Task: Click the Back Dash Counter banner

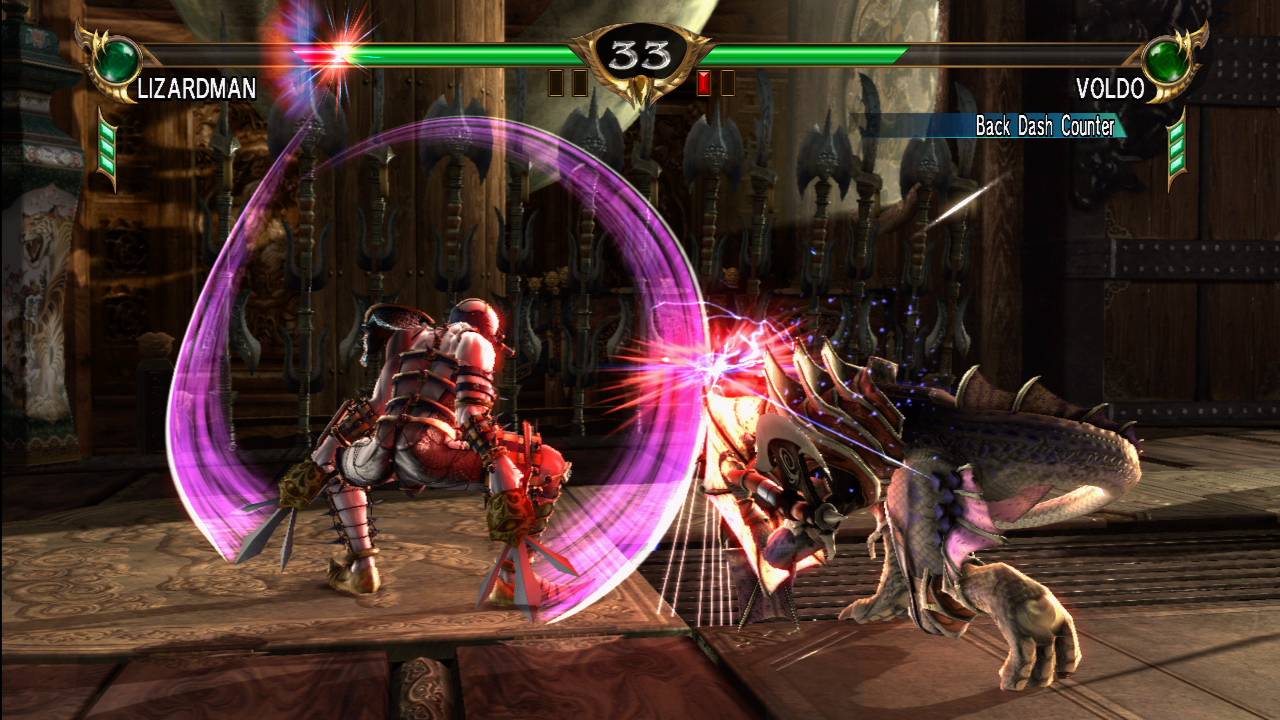Action: [x=1046, y=128]
